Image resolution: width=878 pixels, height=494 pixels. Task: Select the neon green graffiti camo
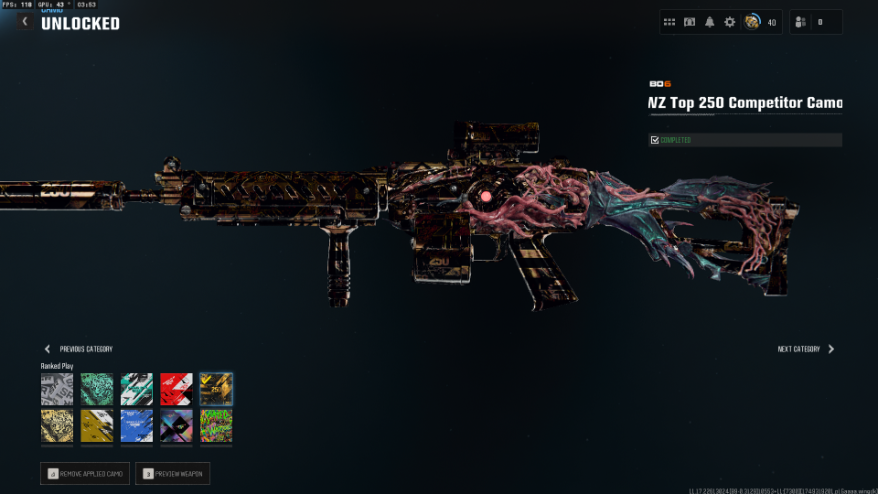[x=216, y=426]
